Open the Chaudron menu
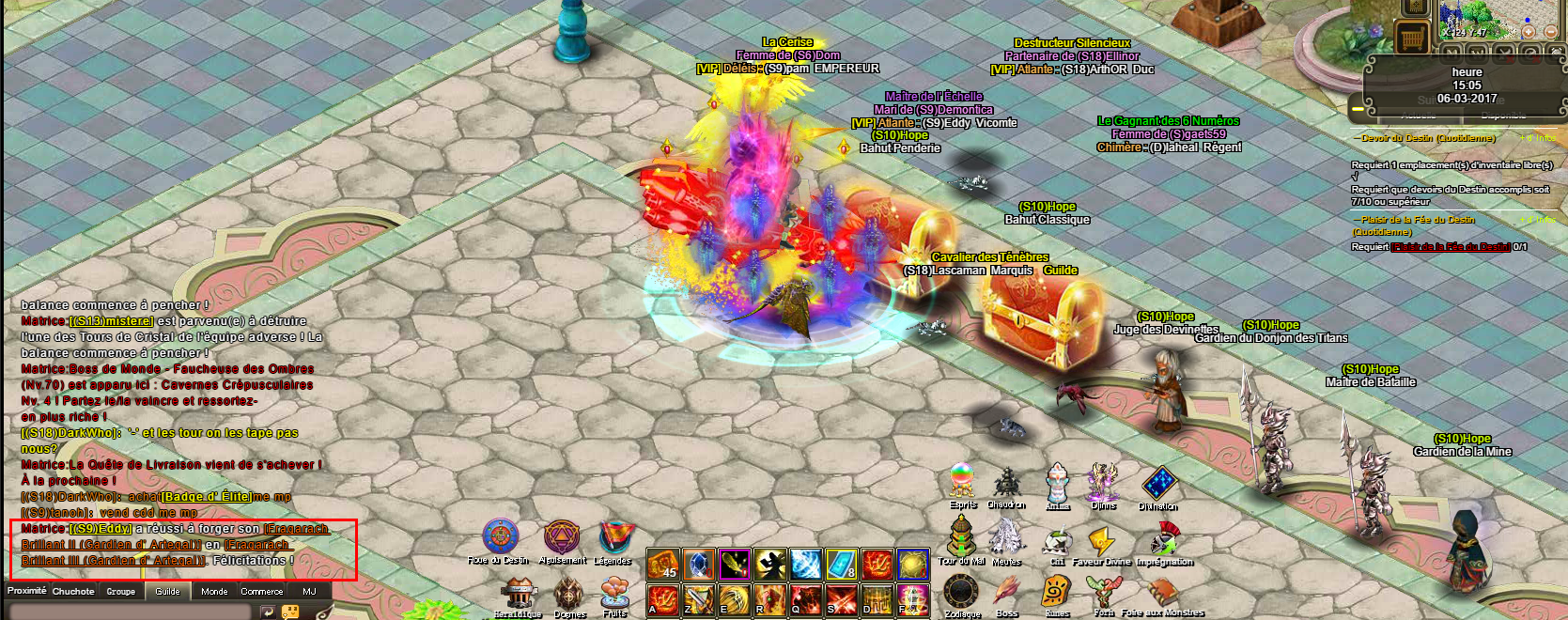 (1006, 483)
